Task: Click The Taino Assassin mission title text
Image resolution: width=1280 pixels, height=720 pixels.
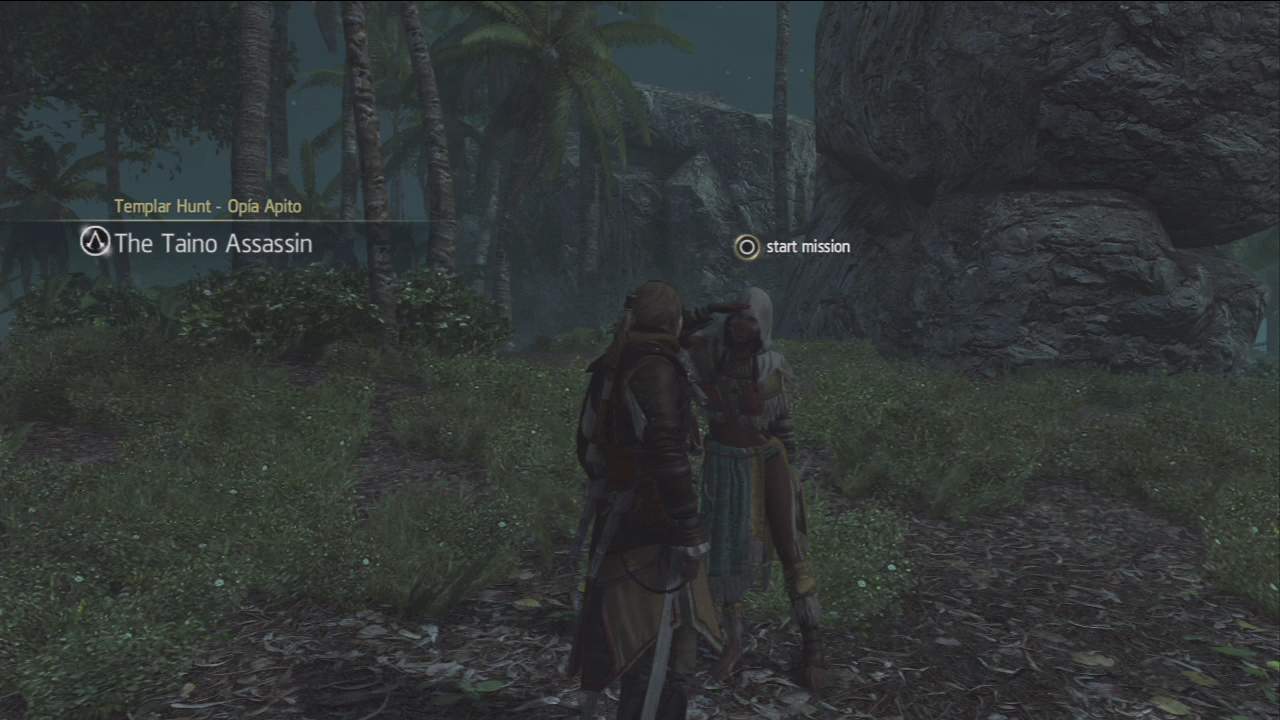Action: point(213,243)
